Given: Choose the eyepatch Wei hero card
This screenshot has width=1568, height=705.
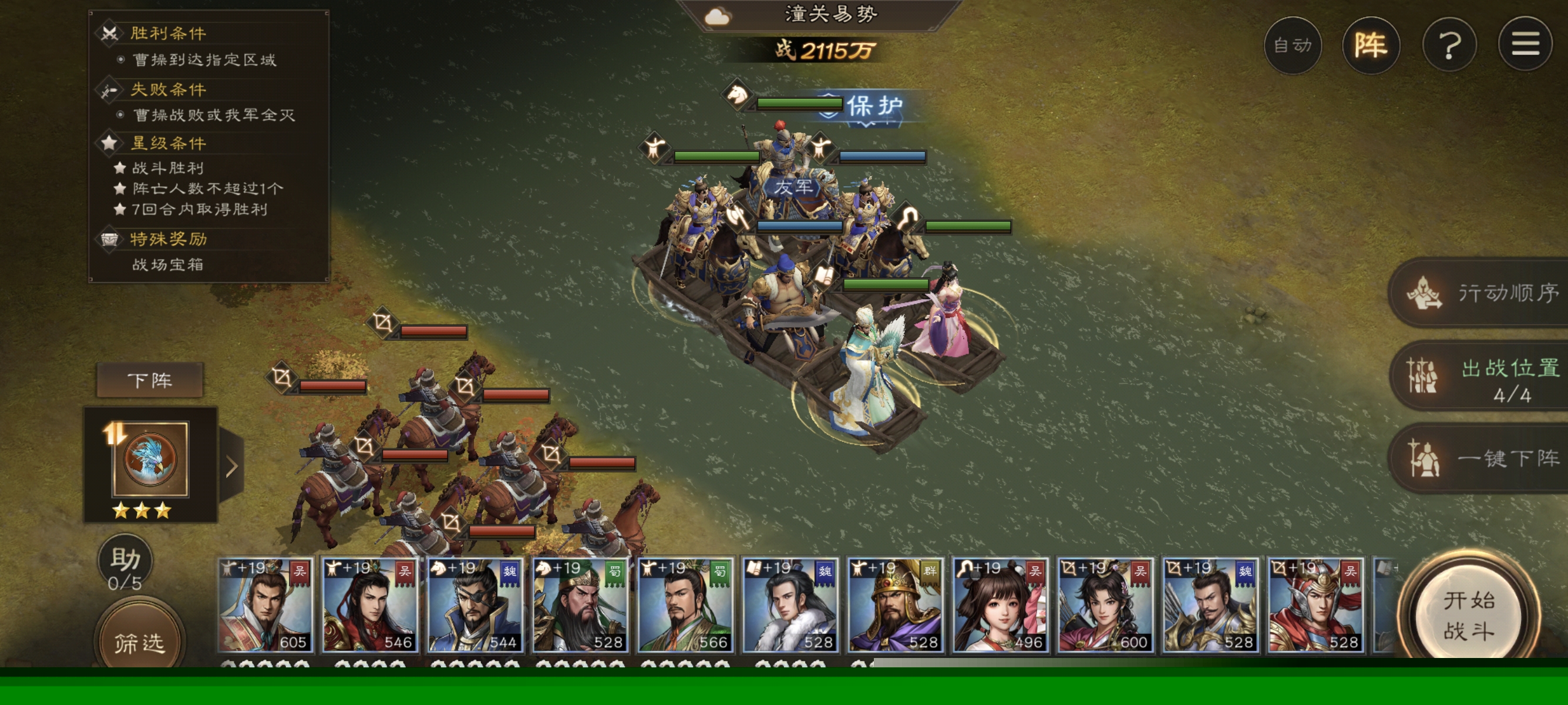Looking at the screenshot, I should [475, 605].
